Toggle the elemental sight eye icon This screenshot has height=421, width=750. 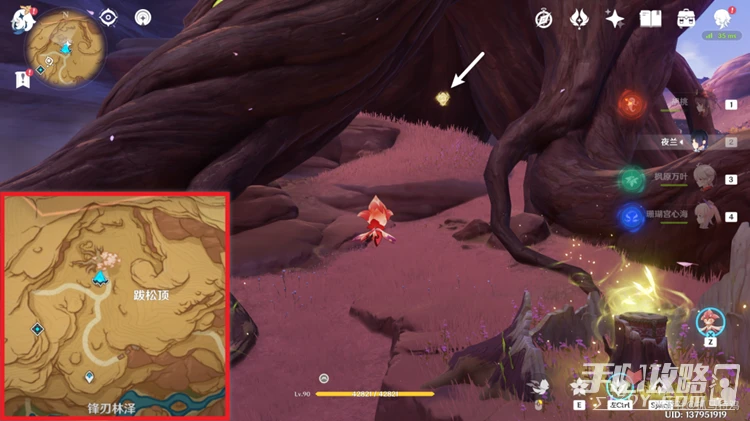(x=109, y=17)
